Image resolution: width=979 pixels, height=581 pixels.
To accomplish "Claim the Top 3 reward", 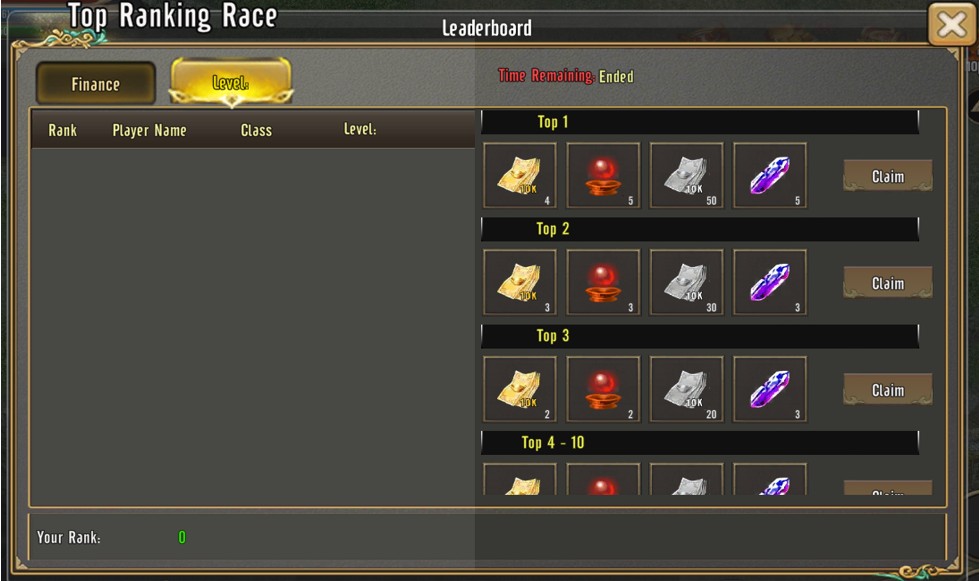I will 887,390.
